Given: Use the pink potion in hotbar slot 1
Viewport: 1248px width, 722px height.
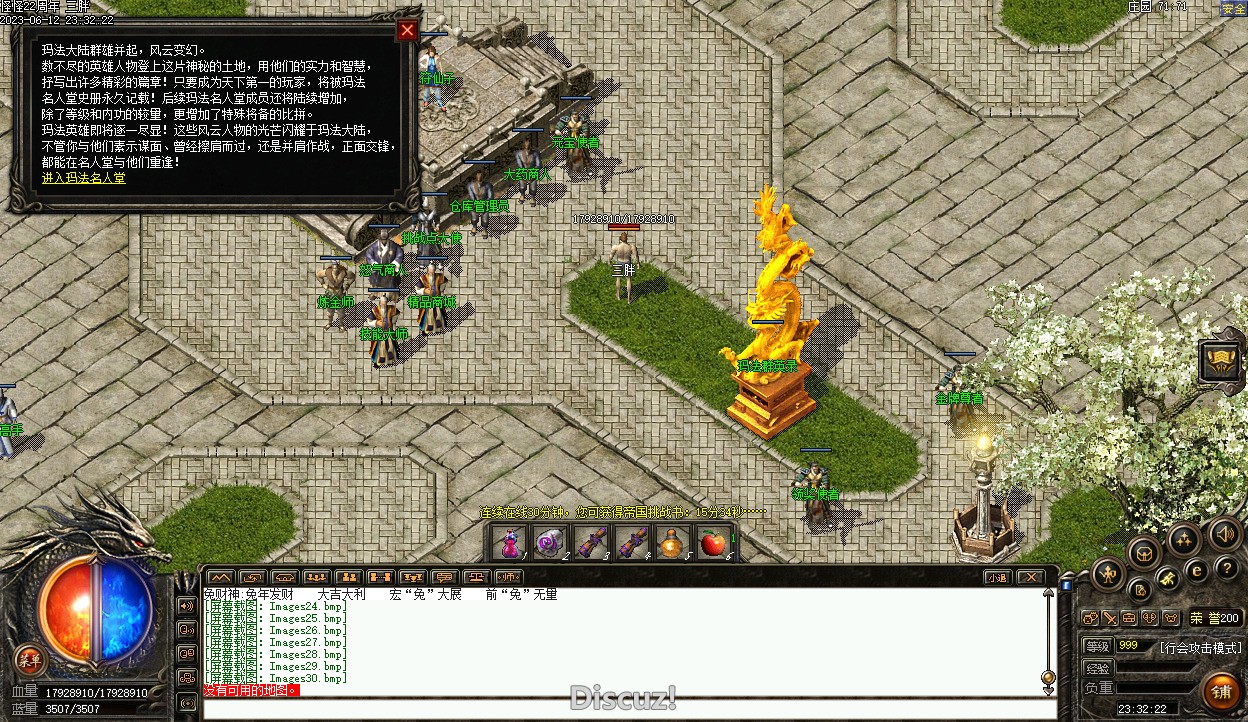Looking at the screenshot, I should coord(511,543).
